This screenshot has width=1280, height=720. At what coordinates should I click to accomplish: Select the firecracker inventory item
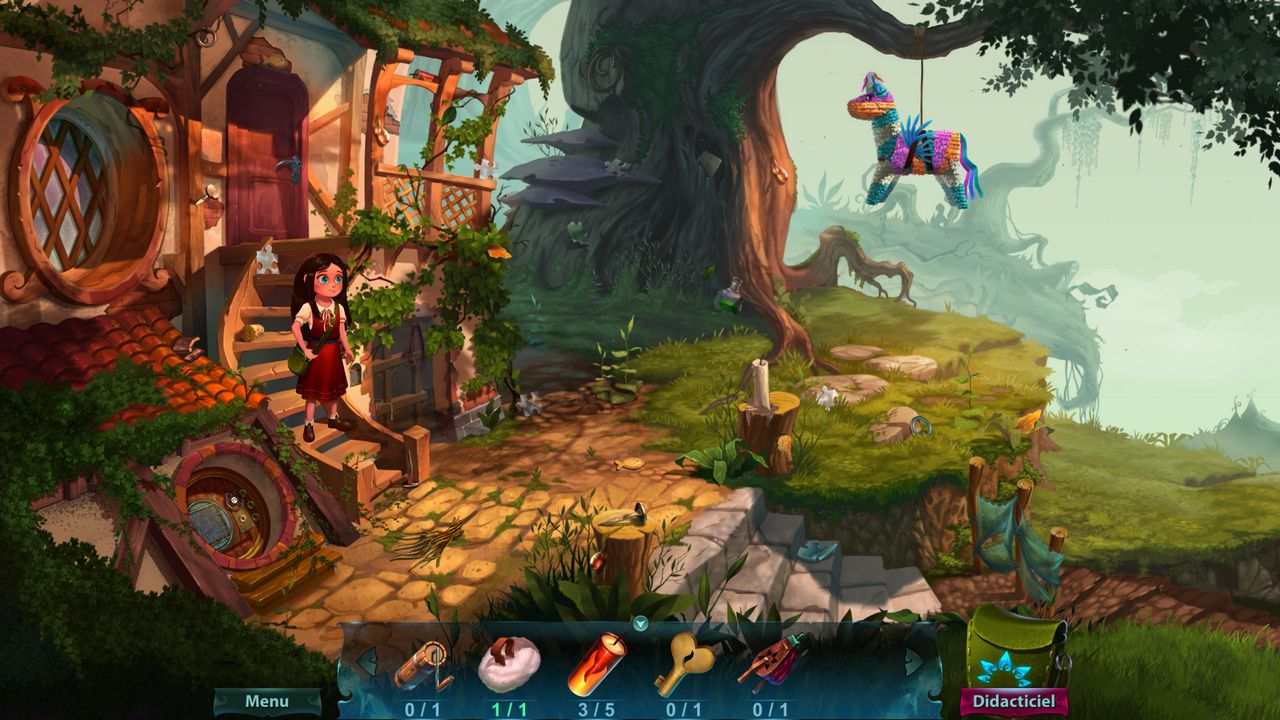click(597, 663)
